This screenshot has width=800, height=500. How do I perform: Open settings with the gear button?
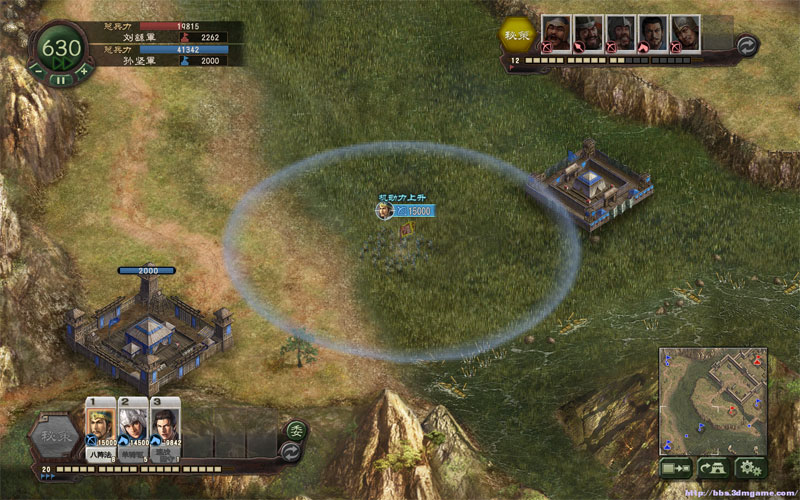click(750, 467)
